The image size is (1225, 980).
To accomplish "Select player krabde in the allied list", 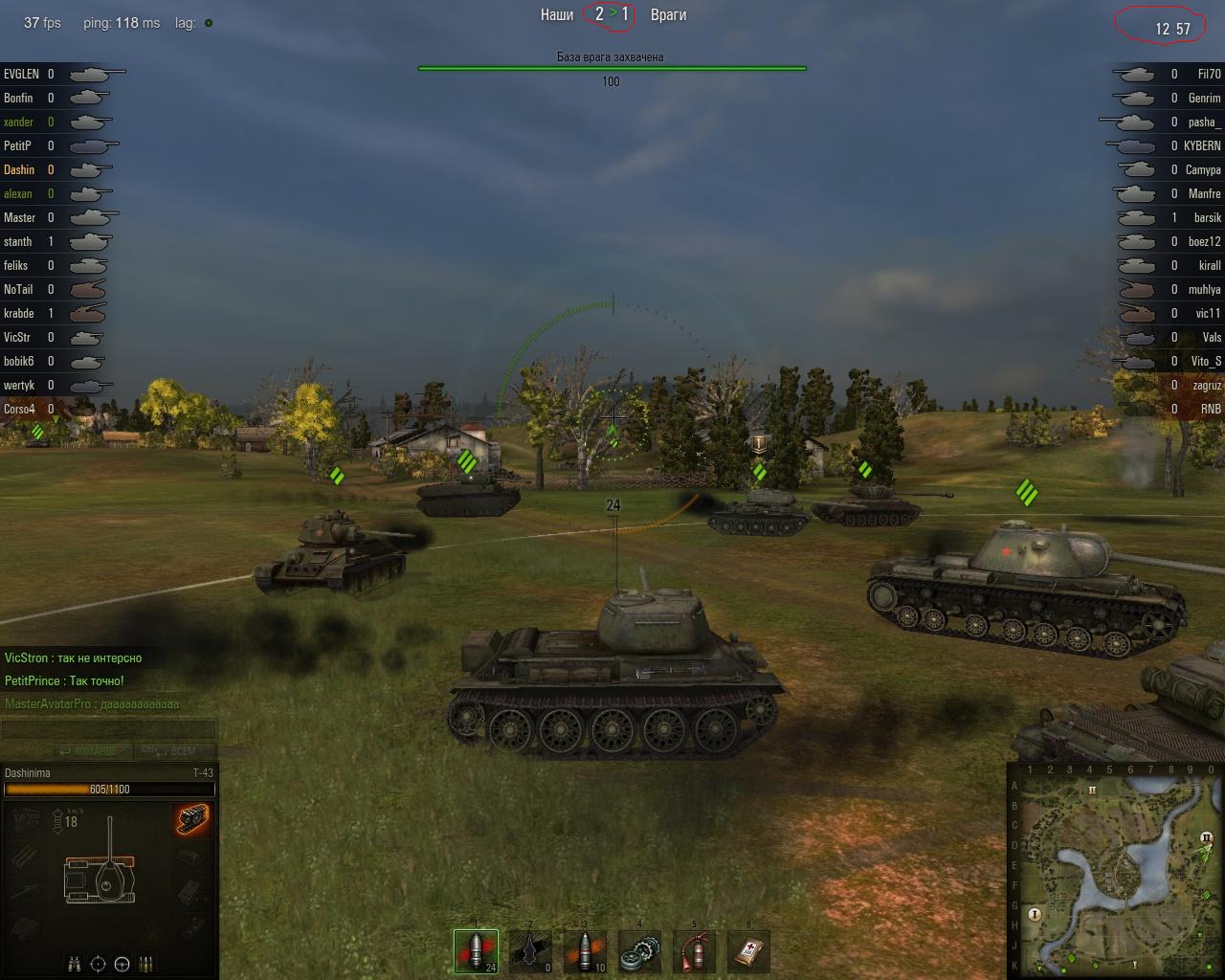I will (19, 314).
